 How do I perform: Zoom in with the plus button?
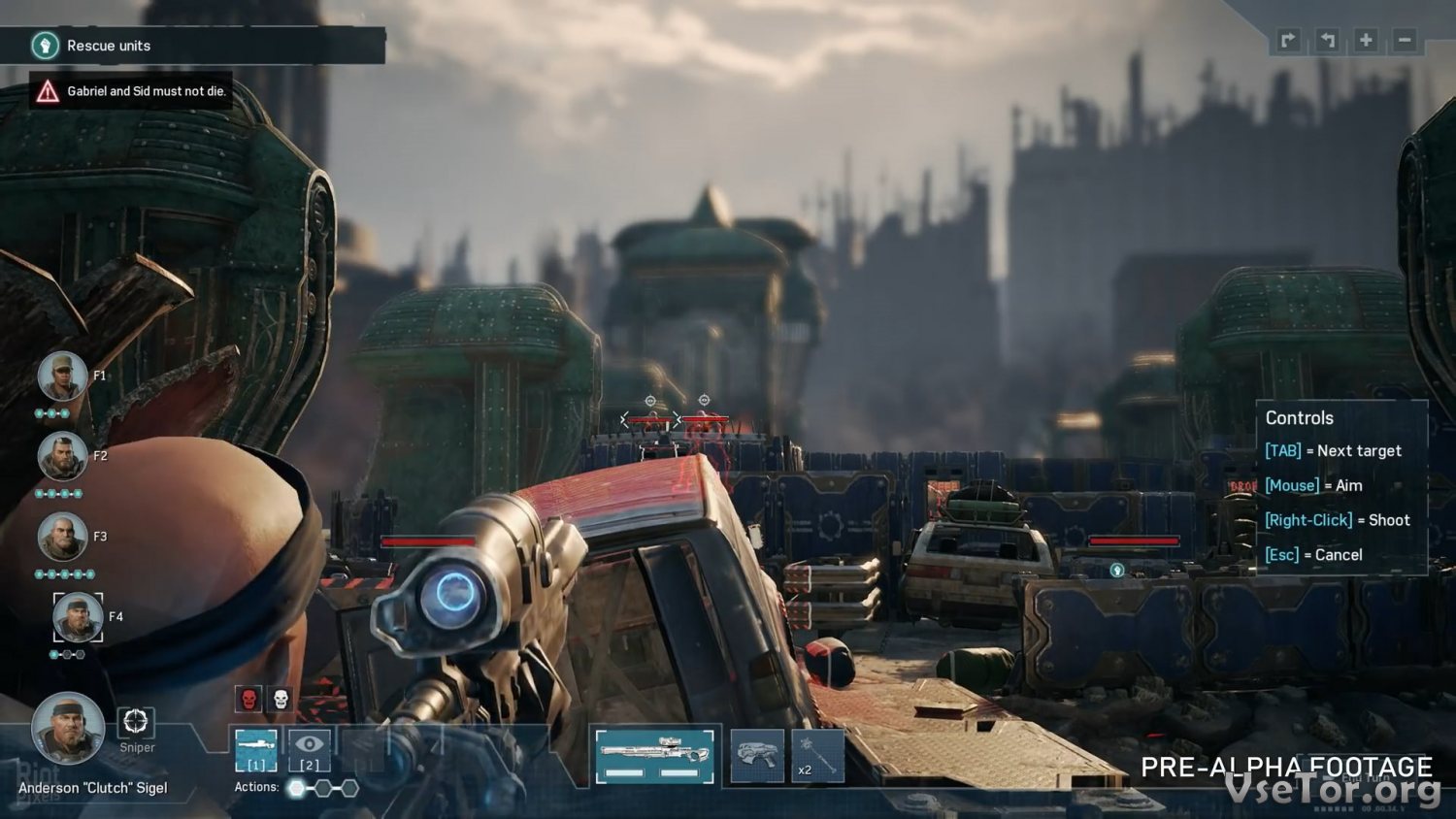pos(1366,40)
